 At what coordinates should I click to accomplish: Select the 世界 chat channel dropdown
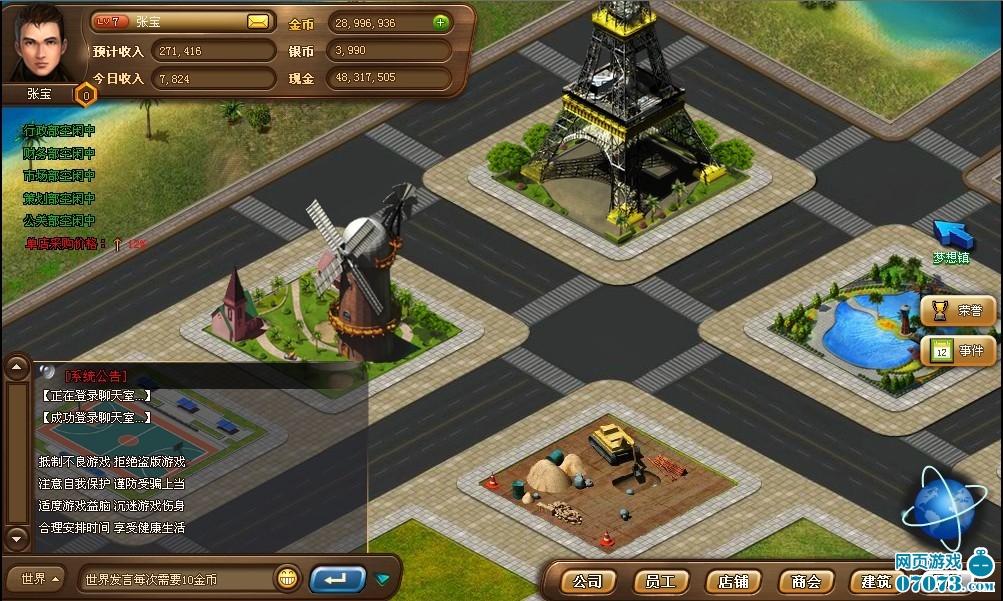tap(37, 579)
